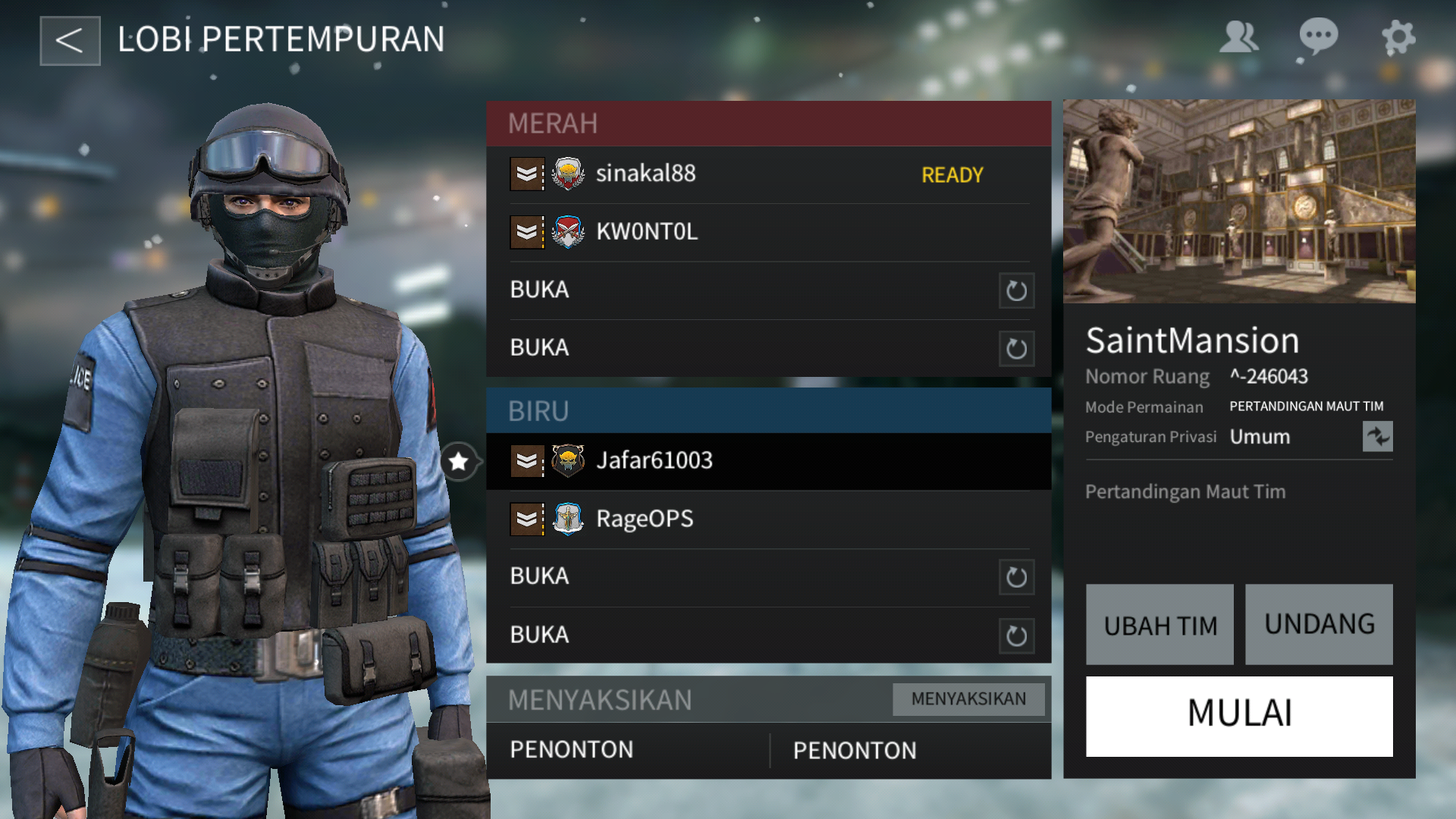Open the chat bubble icon
The height and width of the screenshot is (819, 1456).
tap(1318, 37)
